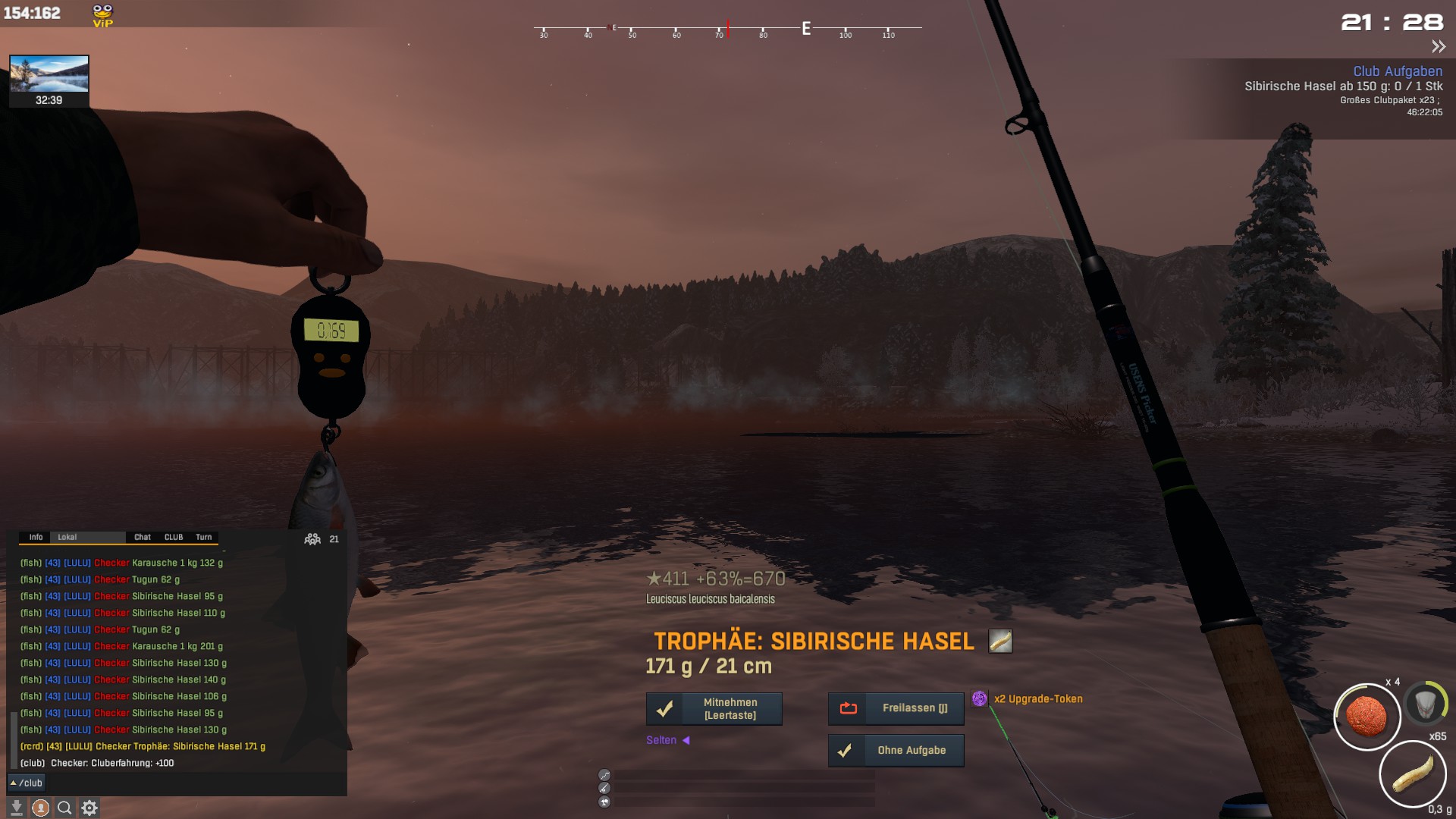Open chat settings gear icon

point(89,808)
